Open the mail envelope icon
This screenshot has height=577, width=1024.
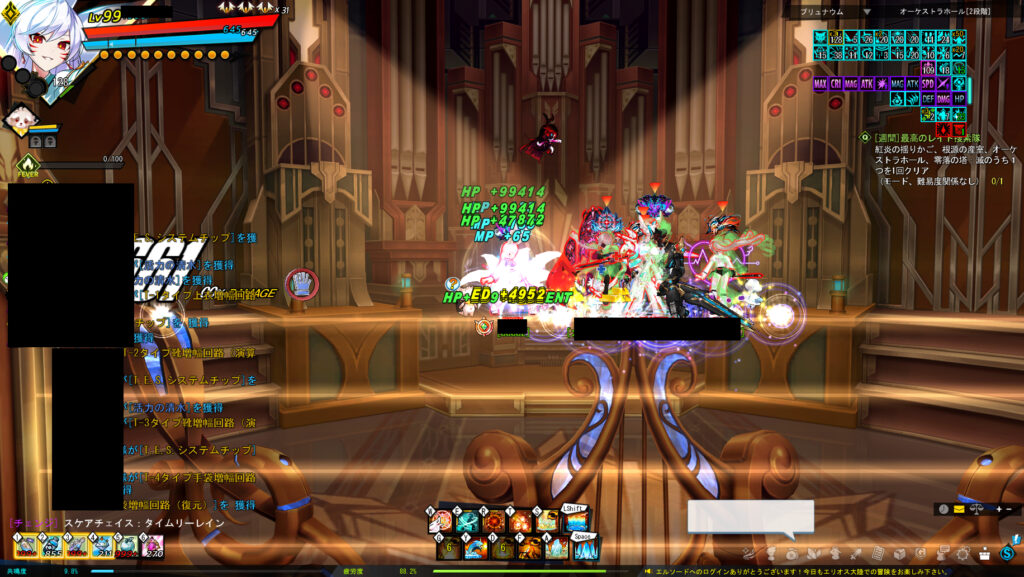tap(958, 509)
